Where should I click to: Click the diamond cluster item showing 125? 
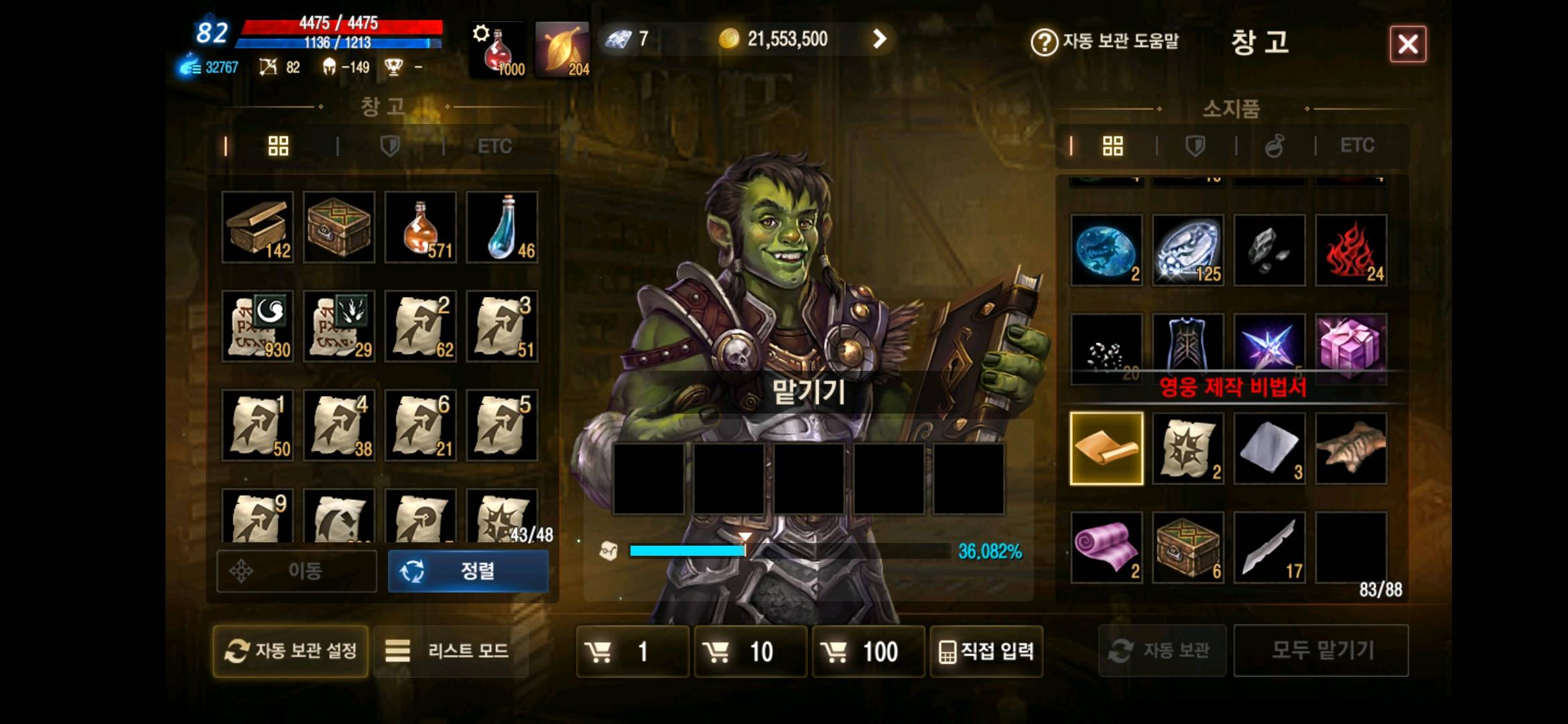click(x=1187, y=251)
